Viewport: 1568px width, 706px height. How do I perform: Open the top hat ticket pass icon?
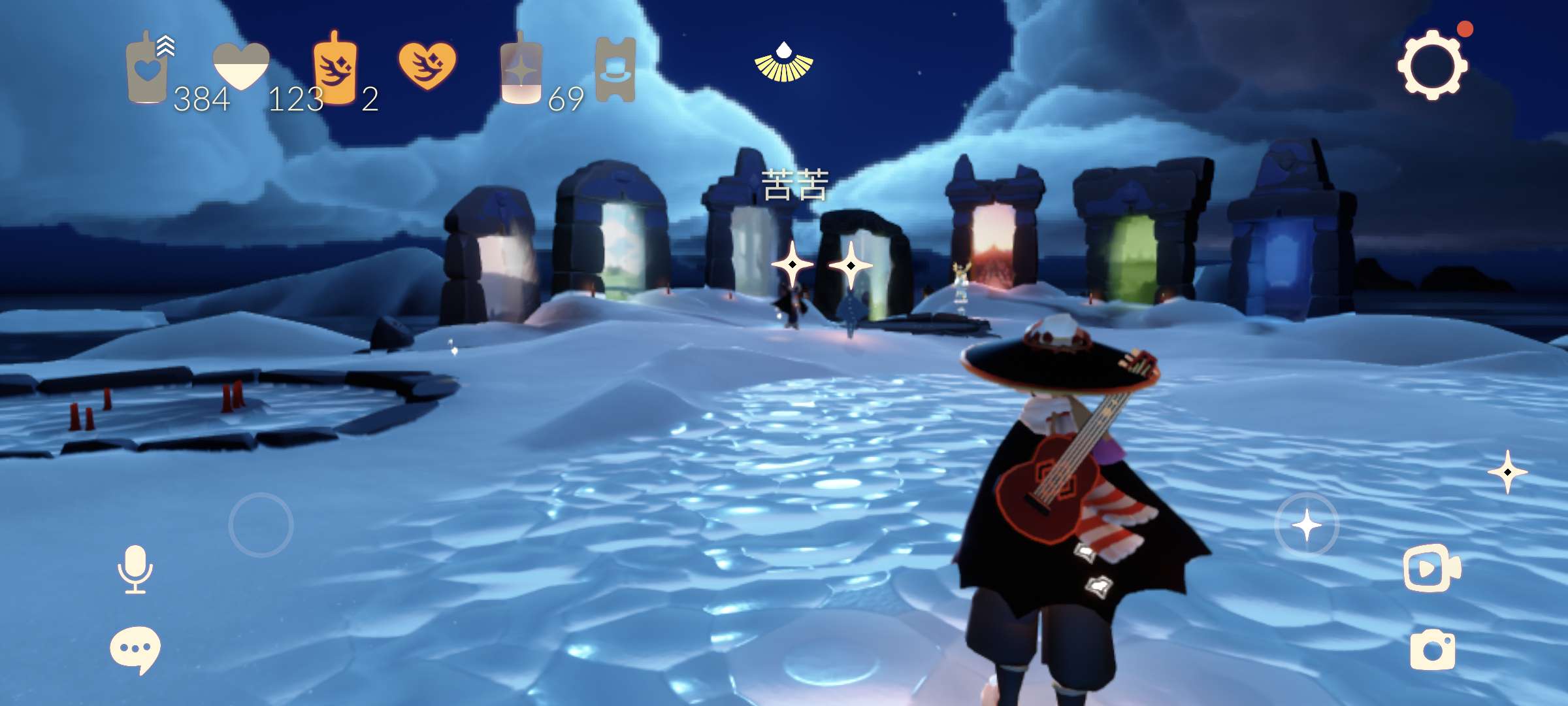pos(615,69)
